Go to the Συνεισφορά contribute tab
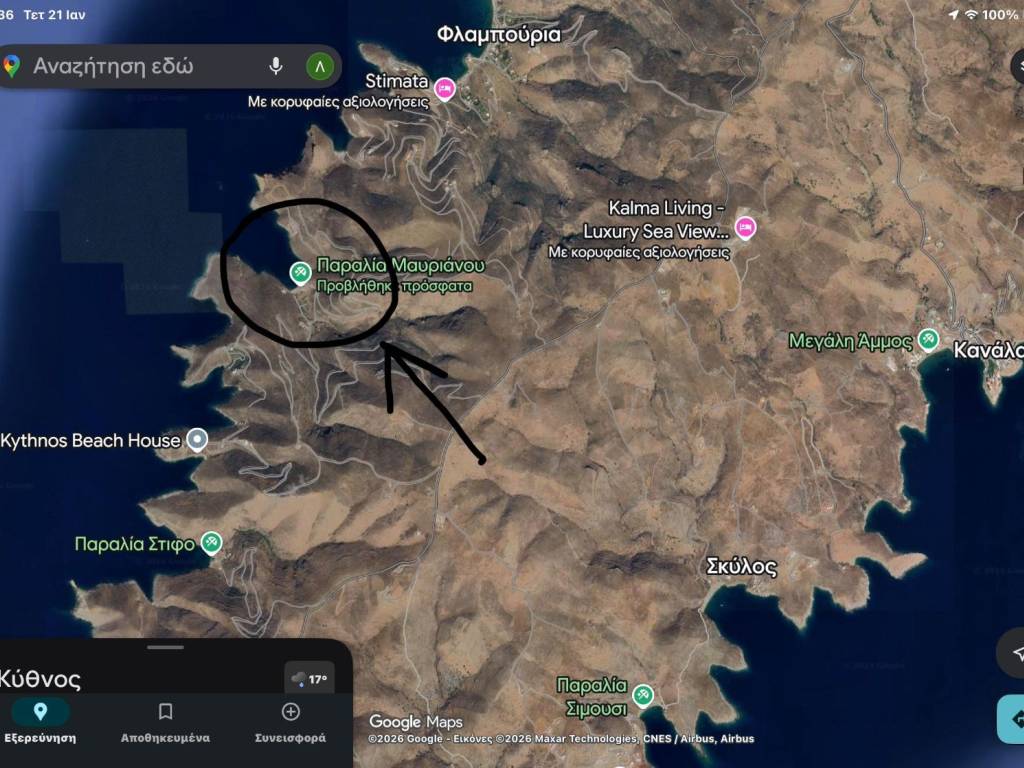The height and width of the screenshot is (768, 1024). pyautogui.click(x=290, y=722)
